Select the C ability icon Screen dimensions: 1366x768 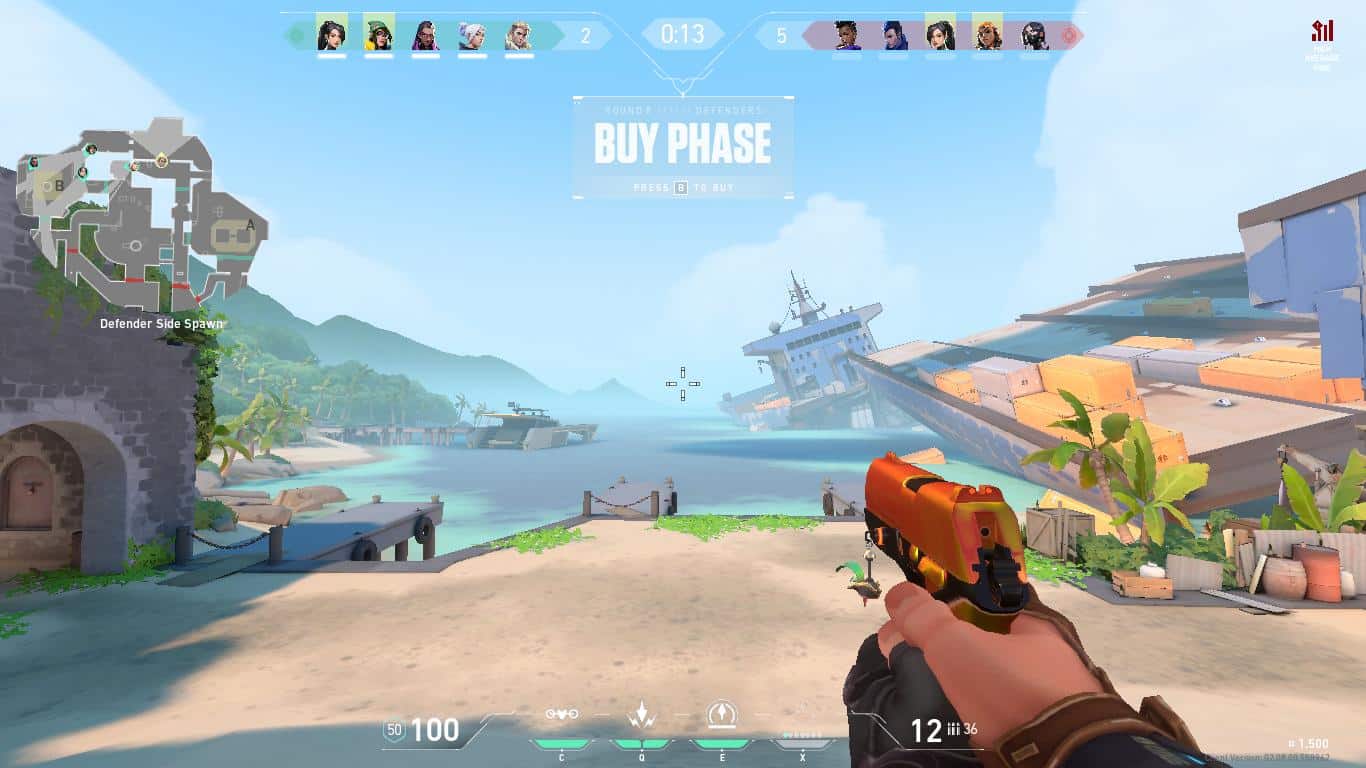point(562,714)
